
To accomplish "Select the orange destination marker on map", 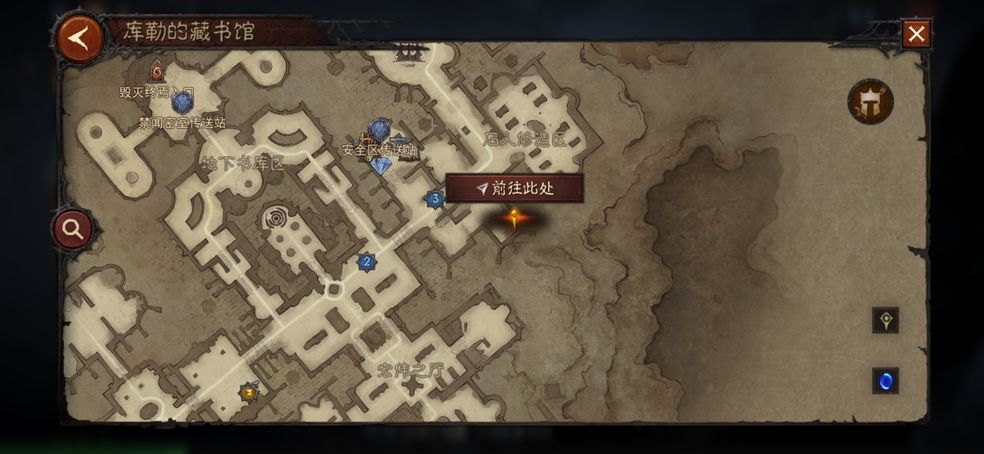I will 514,218.
